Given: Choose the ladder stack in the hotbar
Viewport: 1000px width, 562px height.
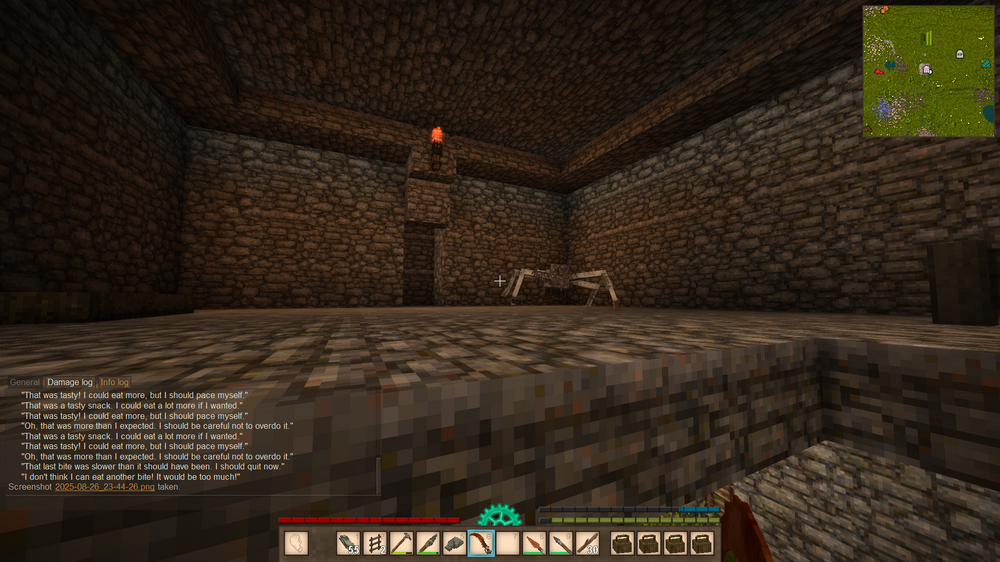Looking at the screenshot, I should tap(375, 543).
